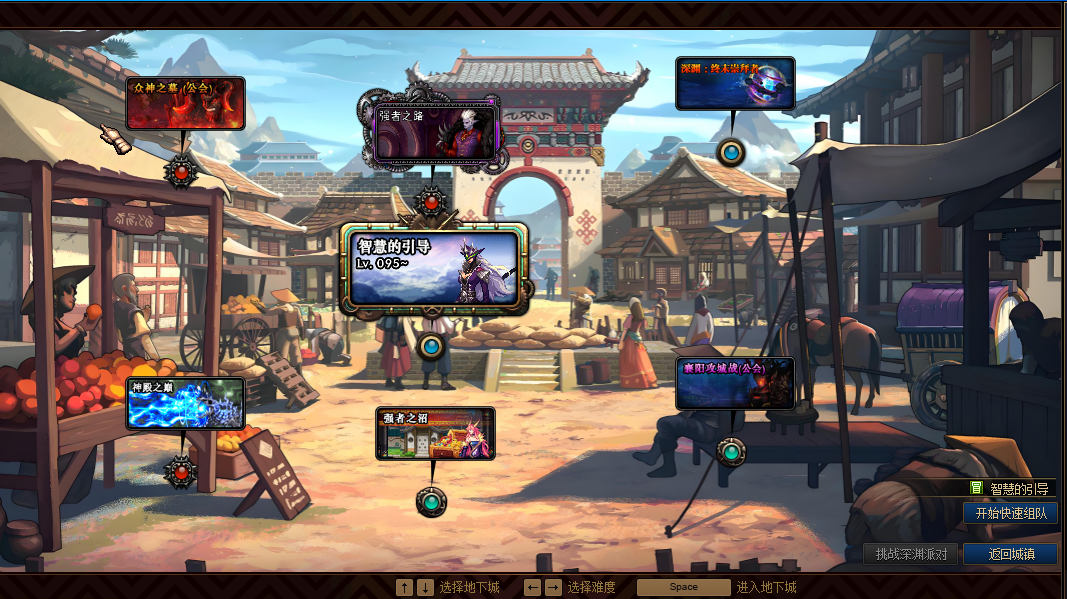Select the 众神之墓 (公会) dungeon card
Screen dimensions: 1067x599
[185, 103]
